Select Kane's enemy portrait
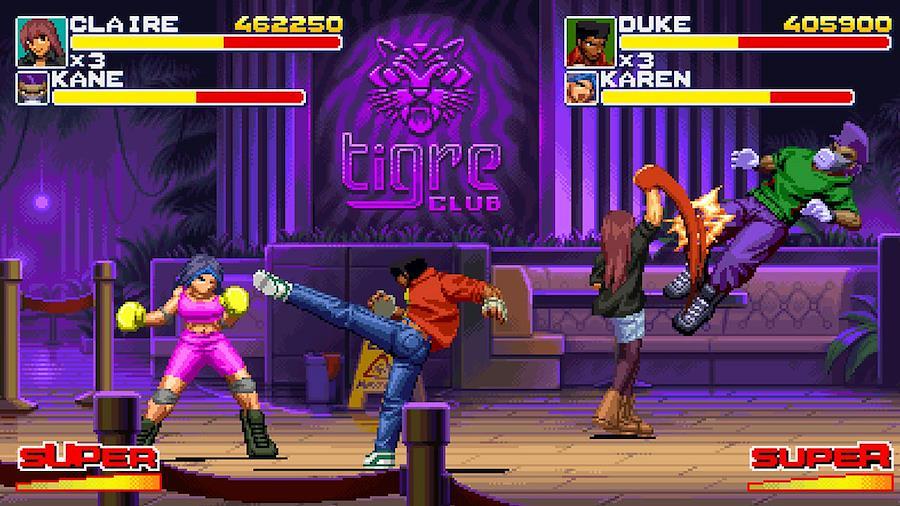This screenshot has height=506, width=900. (x=30, y=88)
